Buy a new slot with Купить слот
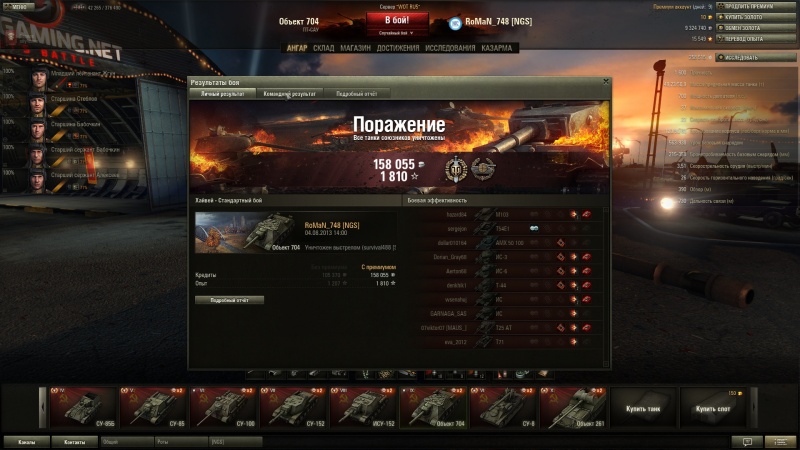 pyautogui.click(x=714, y=406)
